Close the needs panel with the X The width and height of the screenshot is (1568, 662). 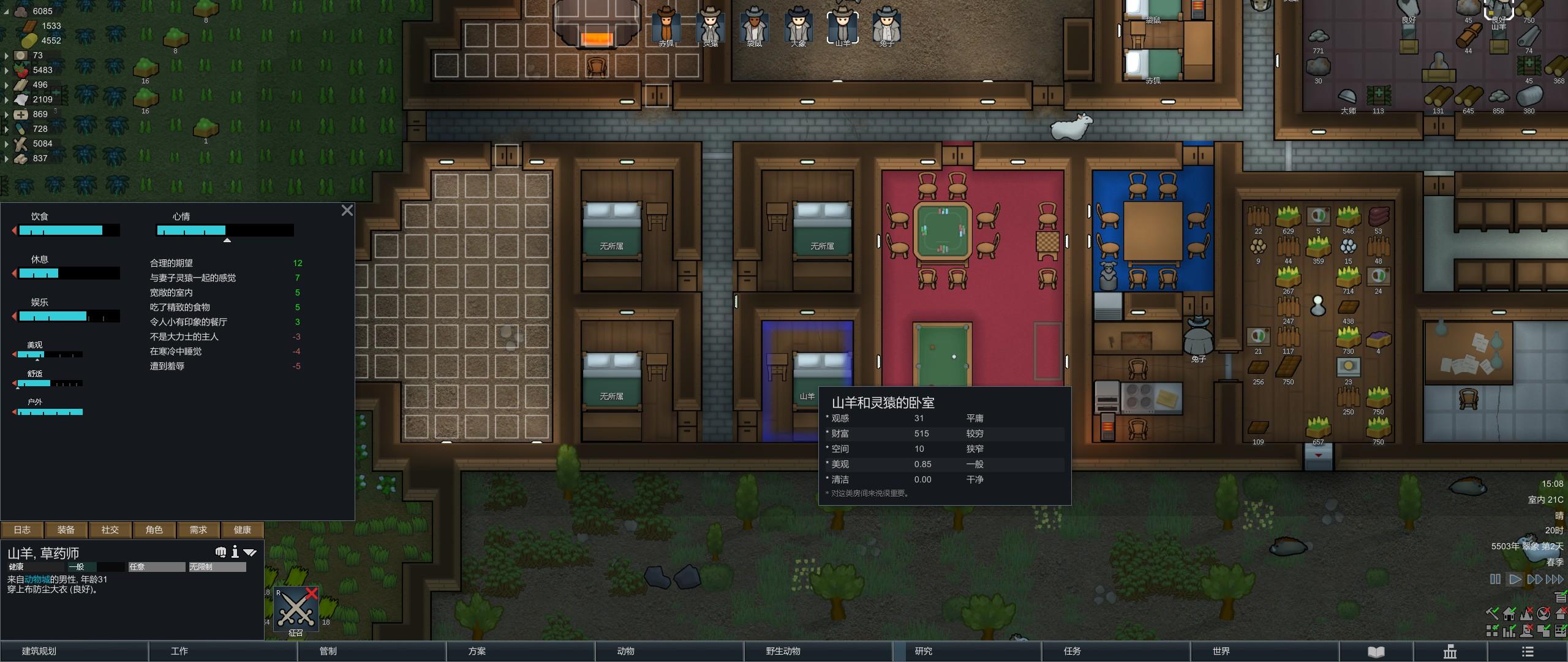347,211
